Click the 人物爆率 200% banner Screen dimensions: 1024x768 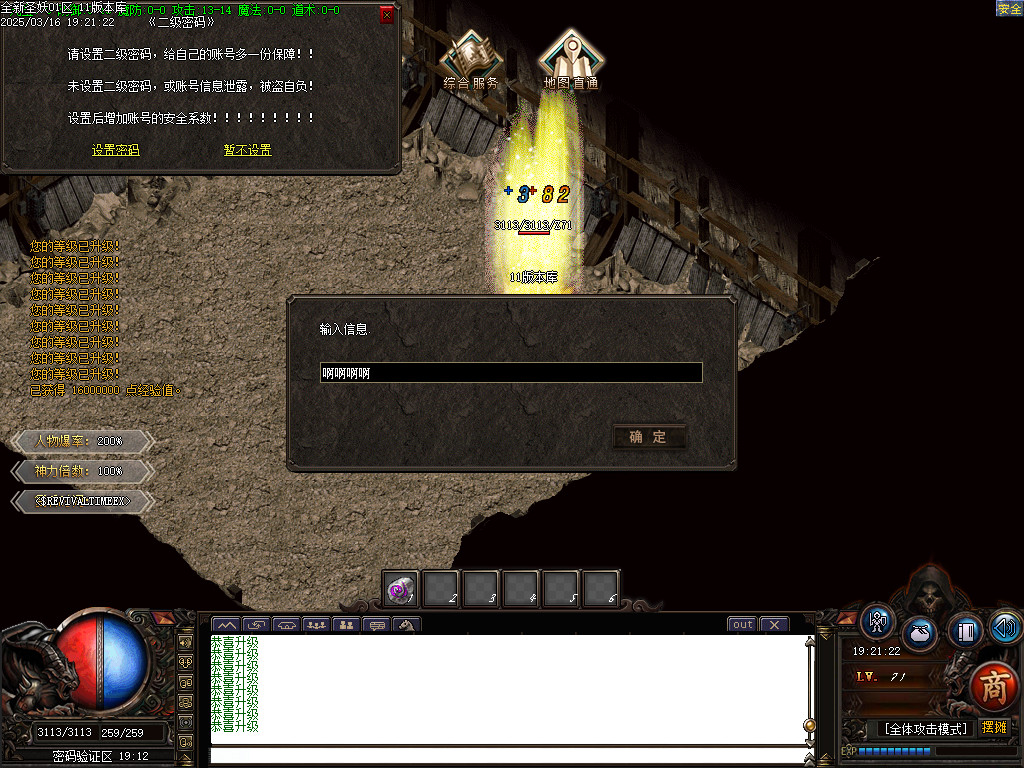(x=80, y=441)
